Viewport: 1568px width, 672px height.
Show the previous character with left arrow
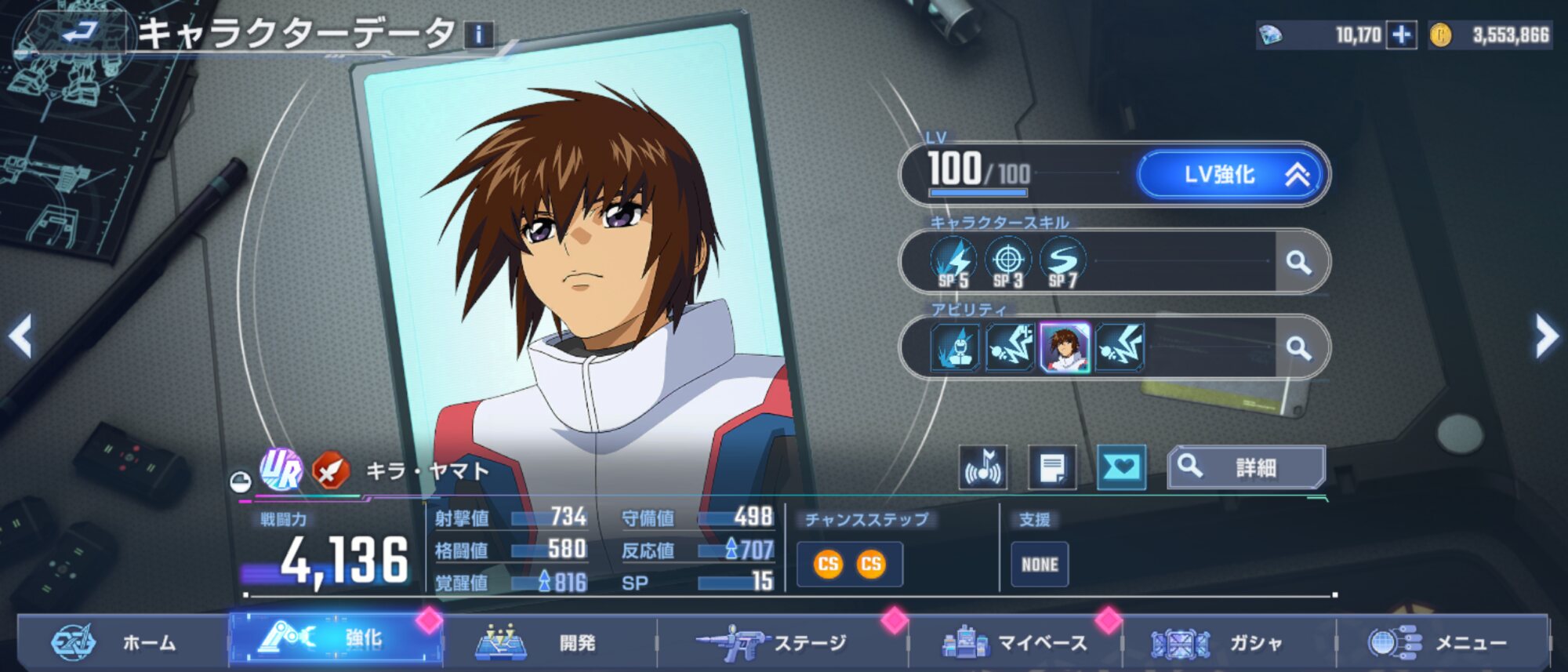pyautogui.click(x=20, y=336)
